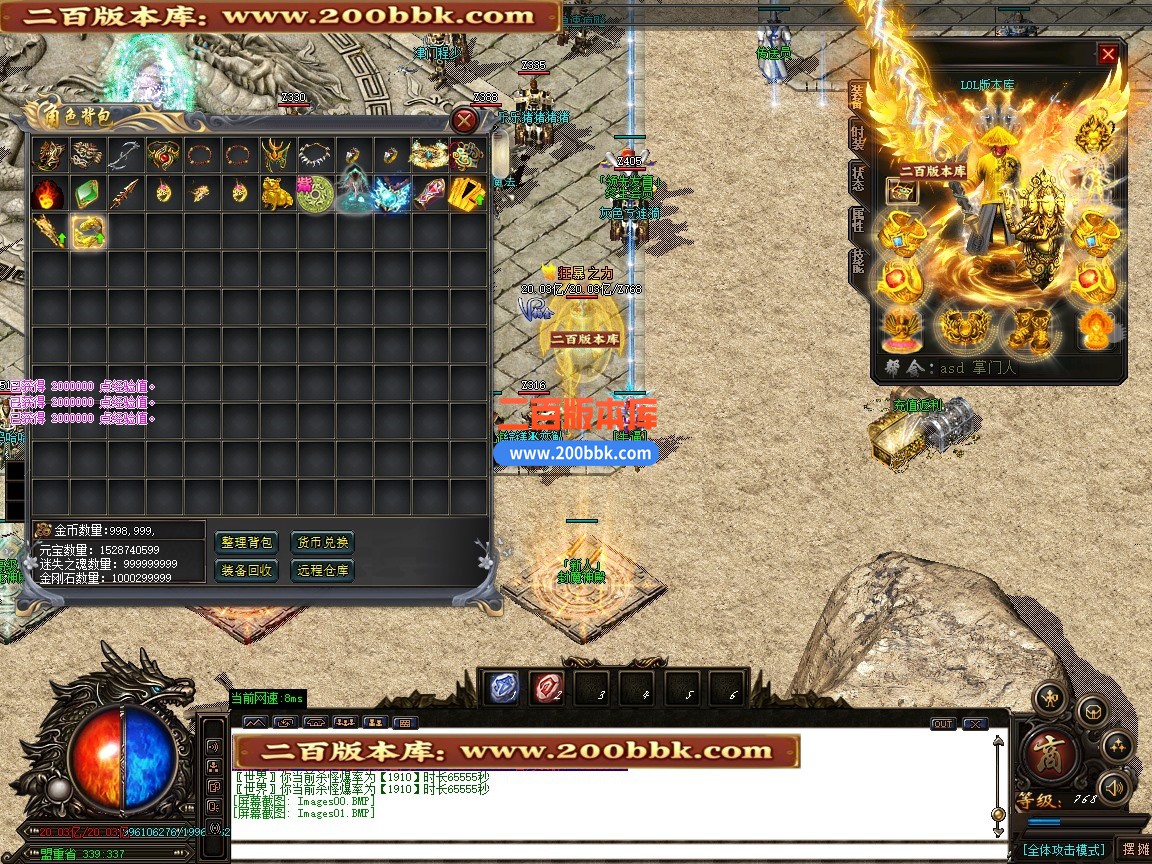This screenshot has width=1152, height=864.
Task: Use the blue crystal in hotbar slot 1
Action: [x=504, y=688]
